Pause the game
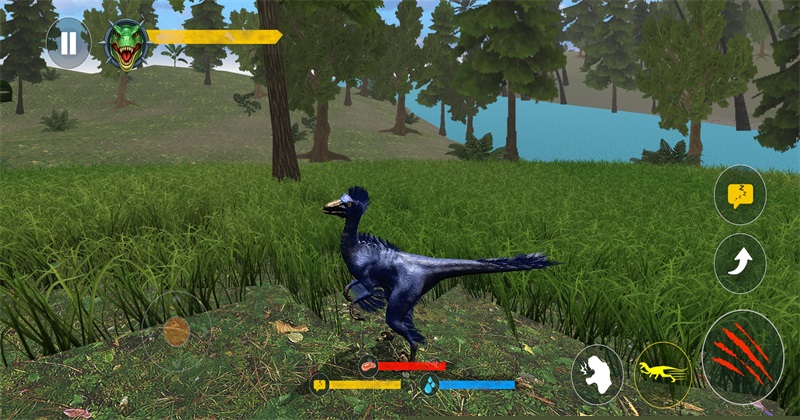The image size is (800, 420). (x=68, y=43)
